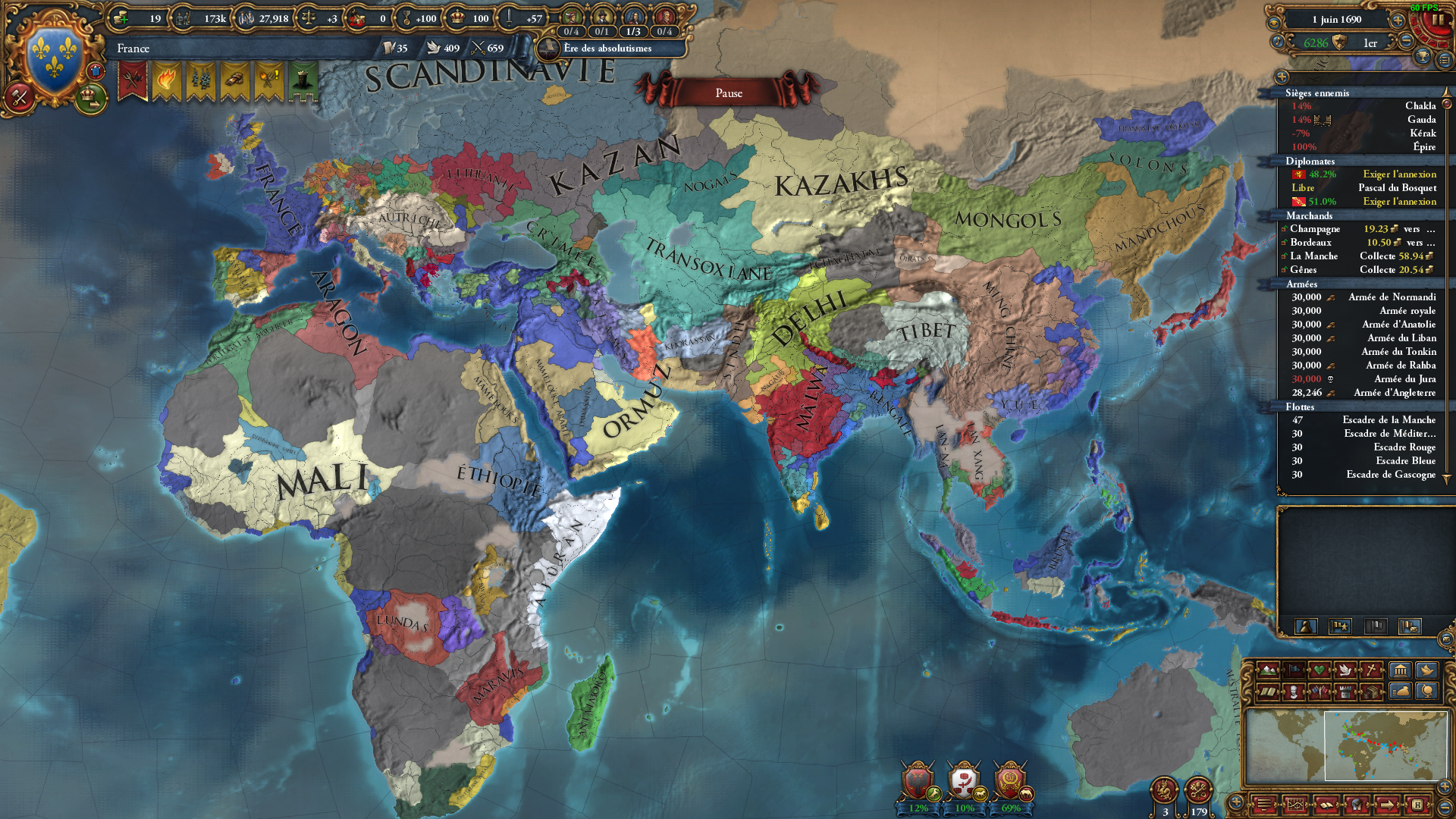Select the terrain map mode

tap(1269, 670)
